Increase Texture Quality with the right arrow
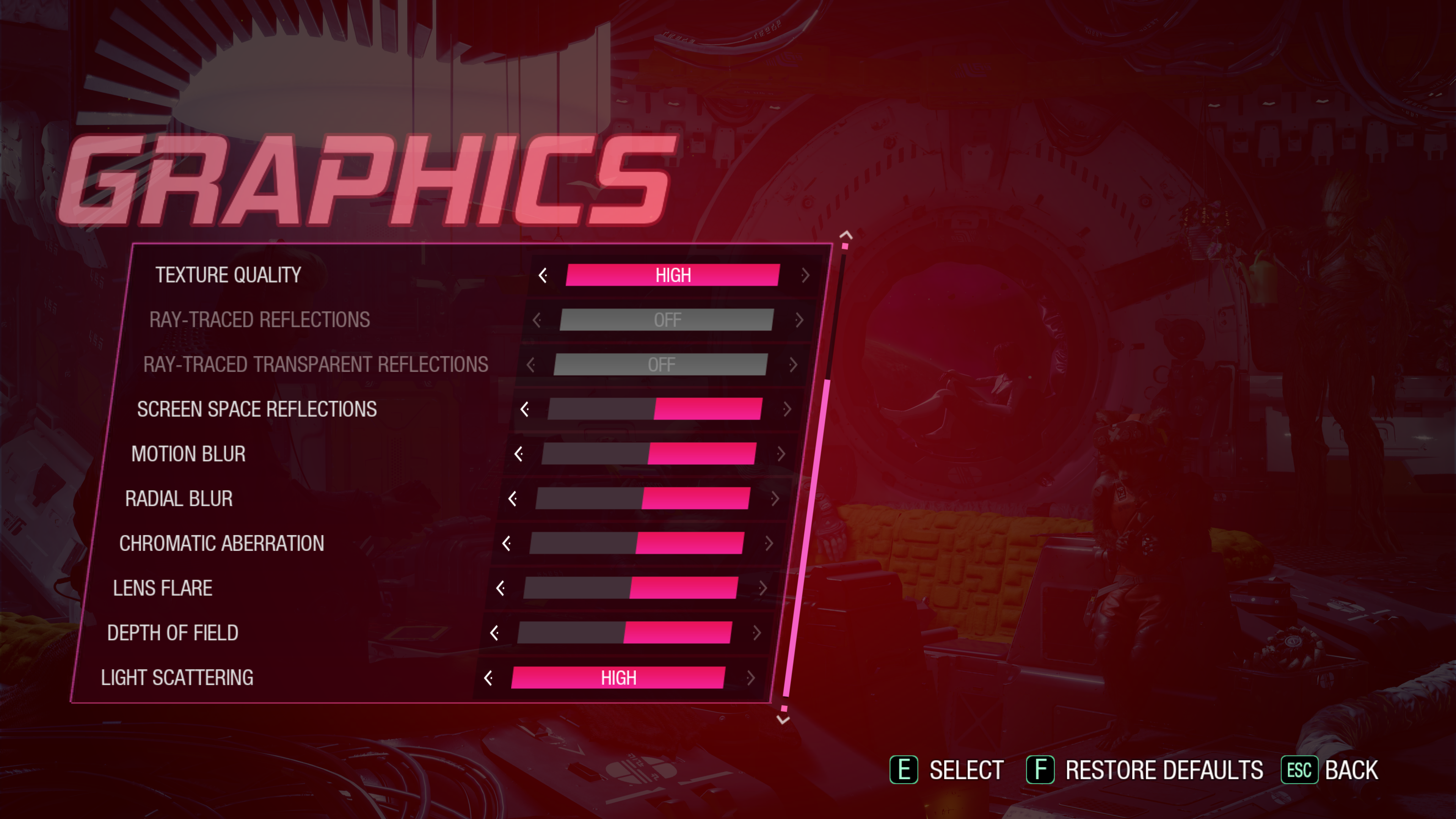 point(805,275)
